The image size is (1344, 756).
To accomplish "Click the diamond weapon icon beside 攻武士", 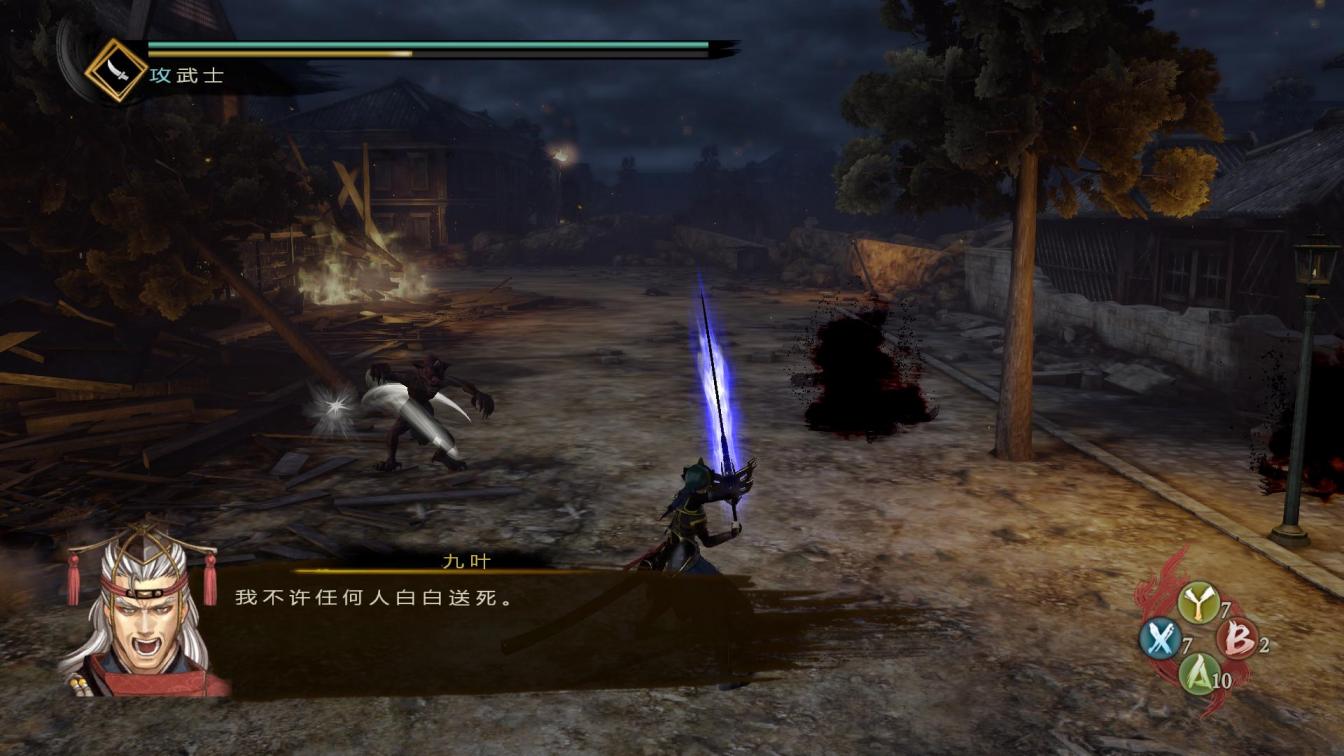I will [x=116, y=70].
